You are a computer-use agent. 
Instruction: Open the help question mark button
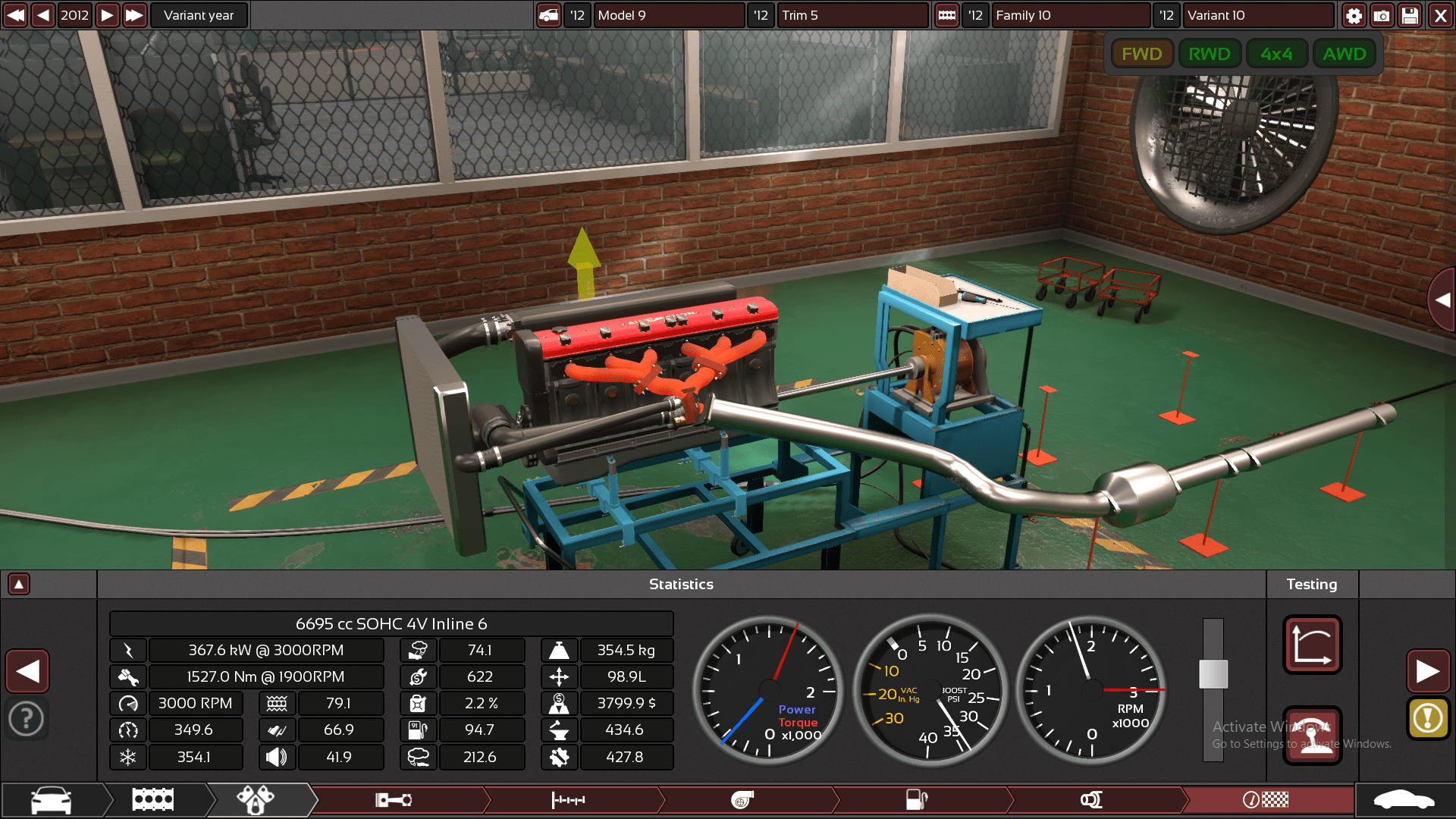click(27, 718)
